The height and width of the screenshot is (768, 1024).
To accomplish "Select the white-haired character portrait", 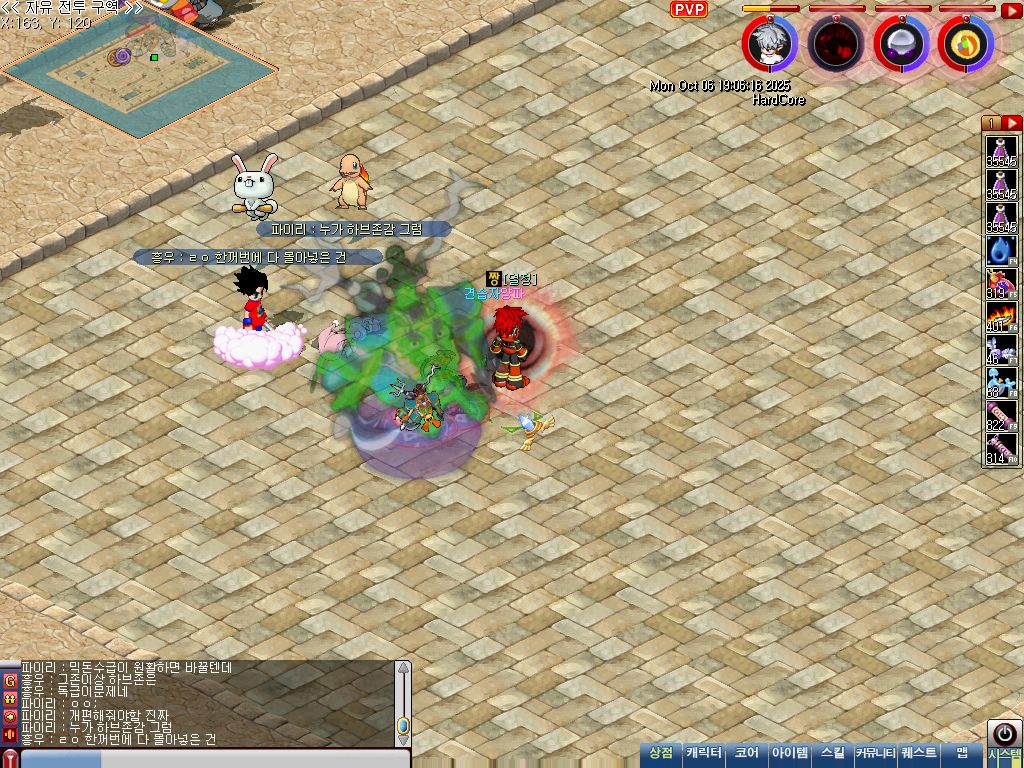I will (x=770, y=43).
